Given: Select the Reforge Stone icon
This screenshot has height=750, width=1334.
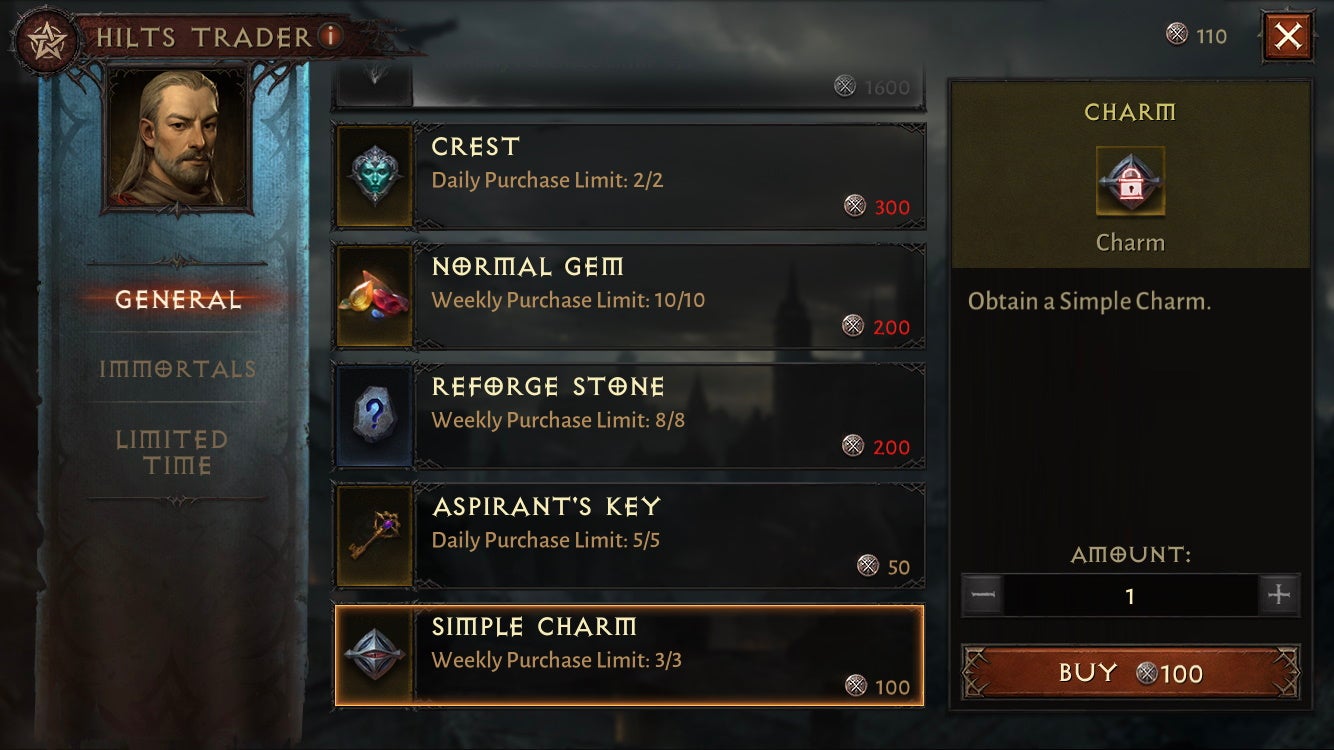Looking at the screenshot, I should tap(374, 415).
